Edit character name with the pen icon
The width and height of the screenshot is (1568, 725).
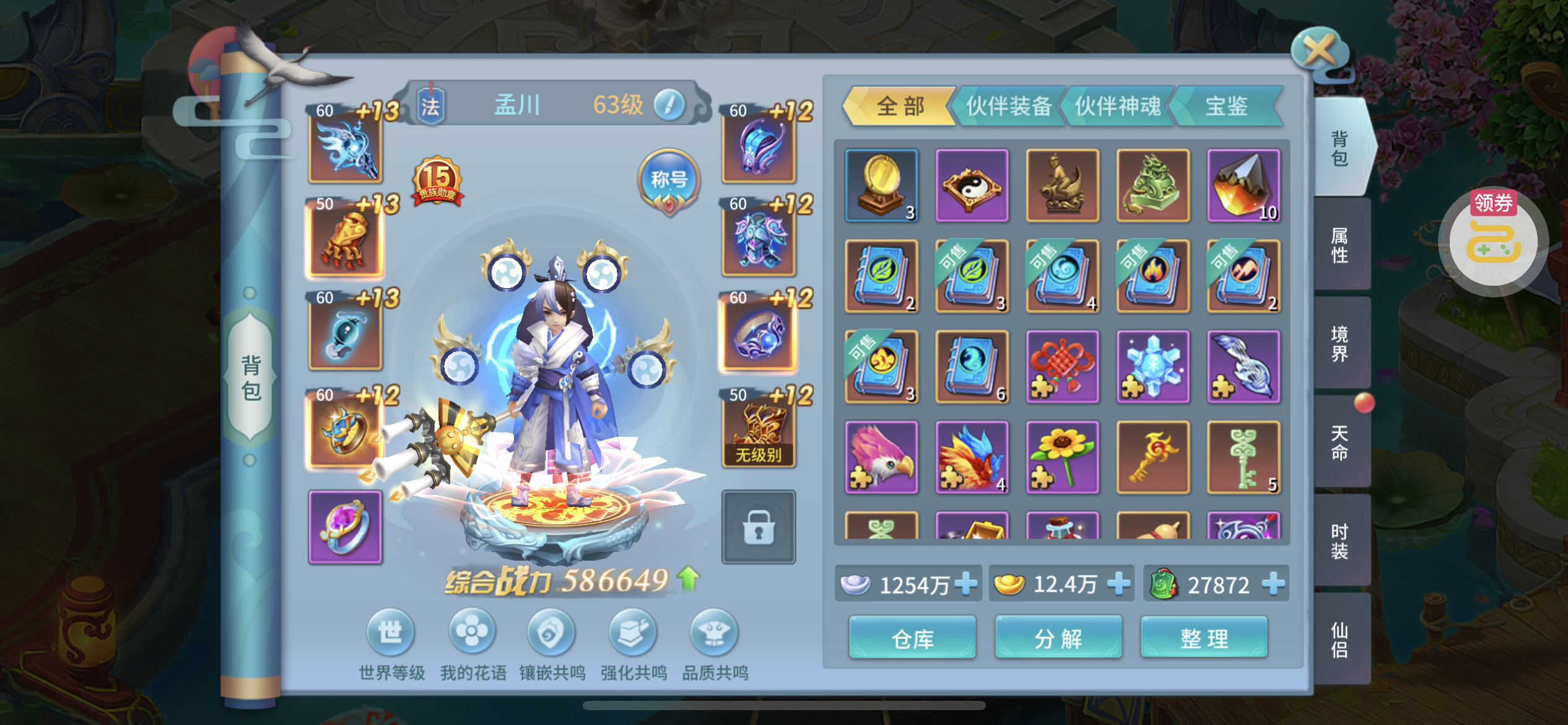click(x=669, y=105)
